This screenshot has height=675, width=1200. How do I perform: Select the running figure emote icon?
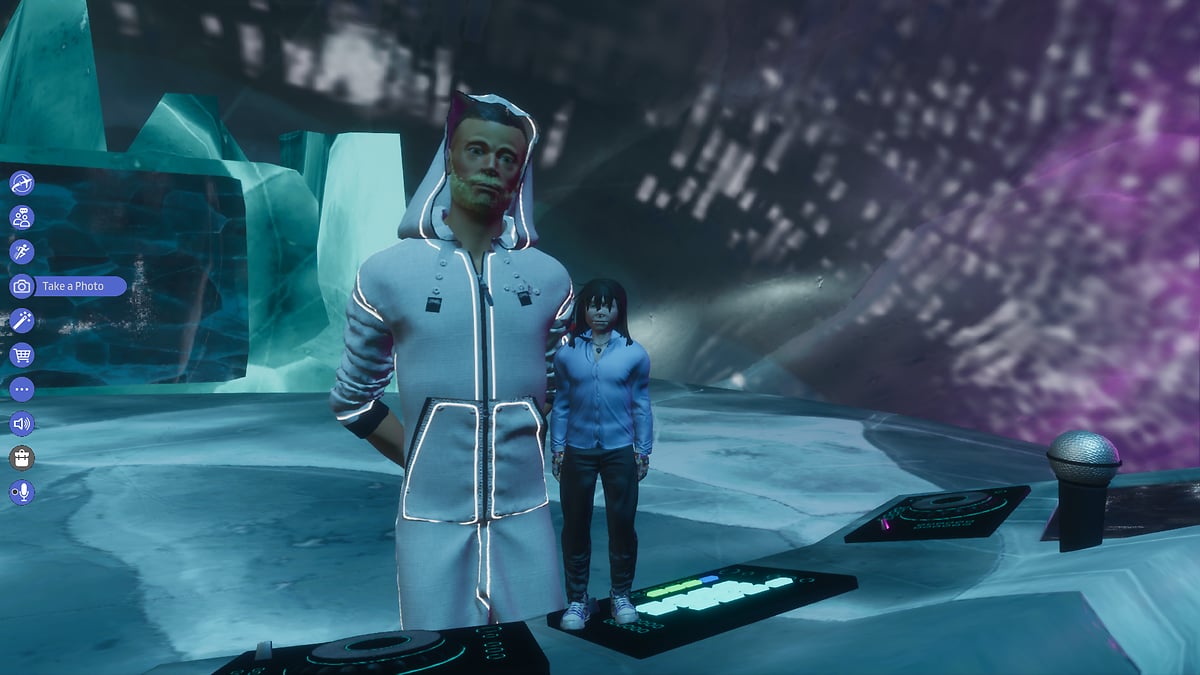(x=22, y=252)
